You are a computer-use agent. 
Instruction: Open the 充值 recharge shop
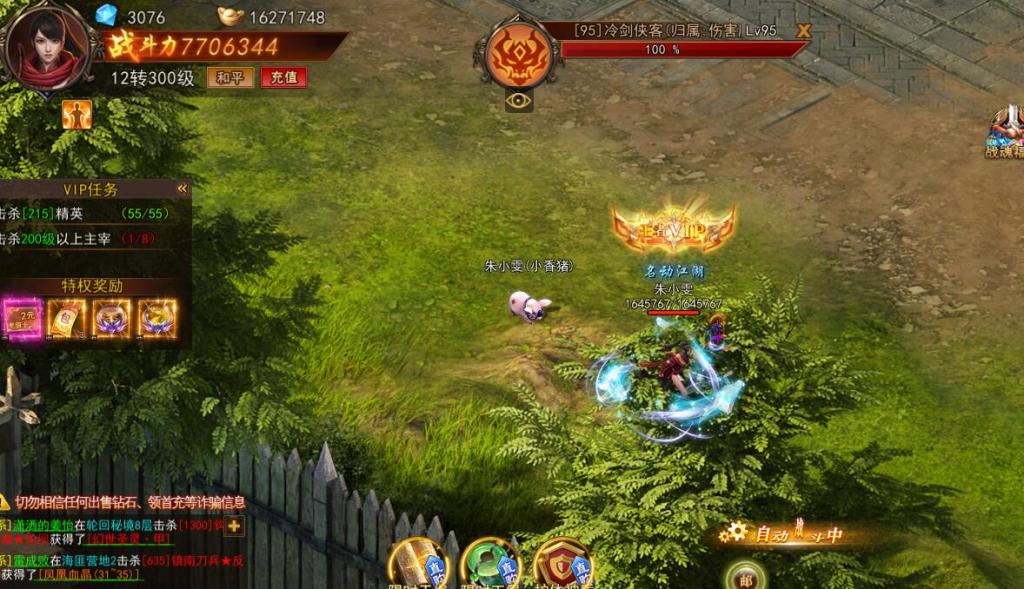click(283, 78)
